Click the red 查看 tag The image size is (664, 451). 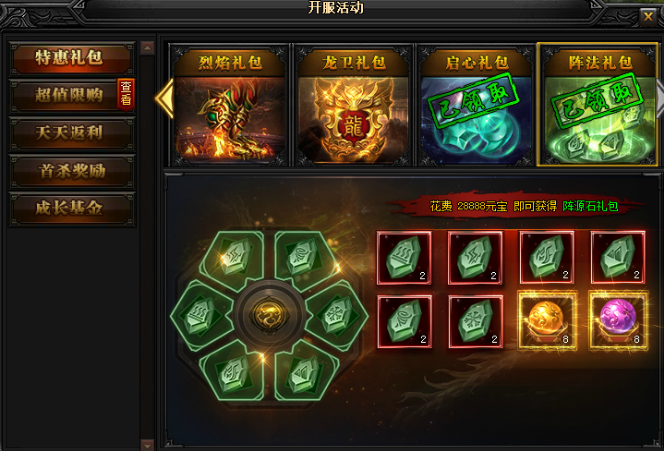click(x=126, y=94)
